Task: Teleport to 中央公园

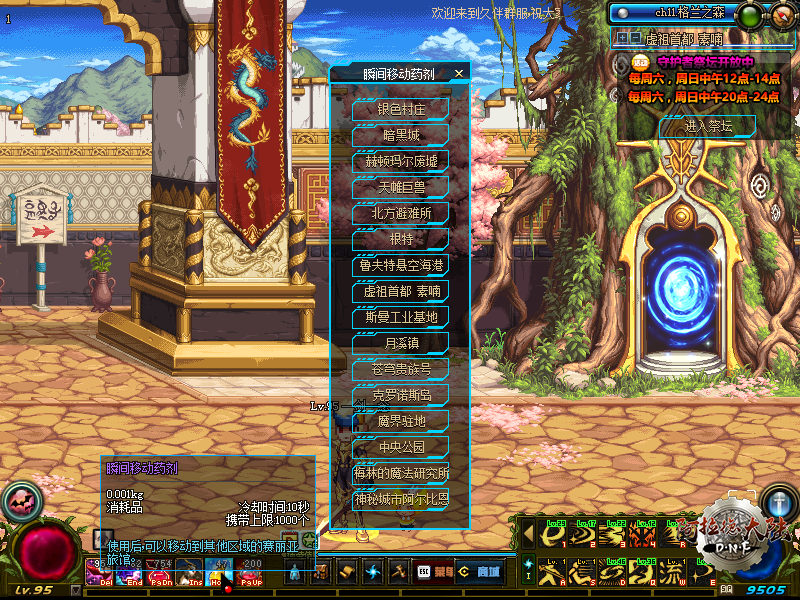Action: (401, 447)
